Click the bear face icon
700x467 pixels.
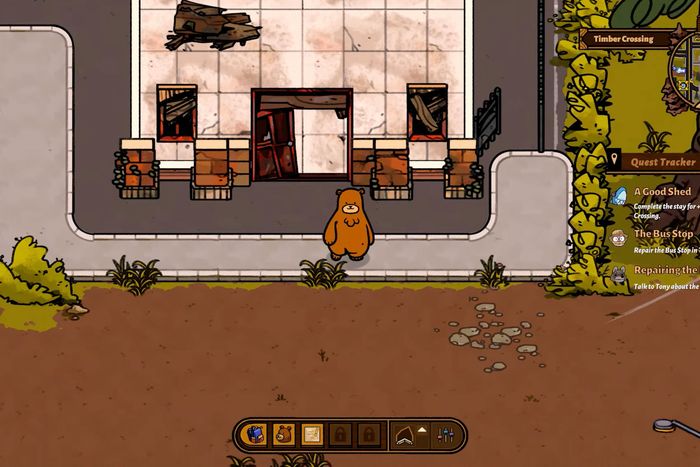click(x=283, y=435)
